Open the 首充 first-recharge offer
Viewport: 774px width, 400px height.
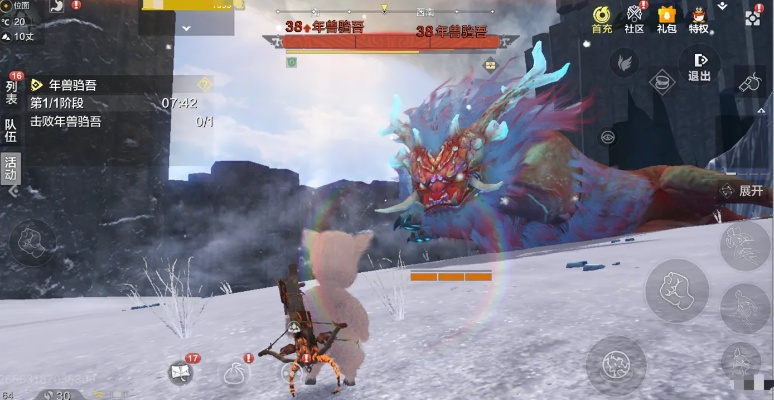pyautogui.click(x=602, y=18)
